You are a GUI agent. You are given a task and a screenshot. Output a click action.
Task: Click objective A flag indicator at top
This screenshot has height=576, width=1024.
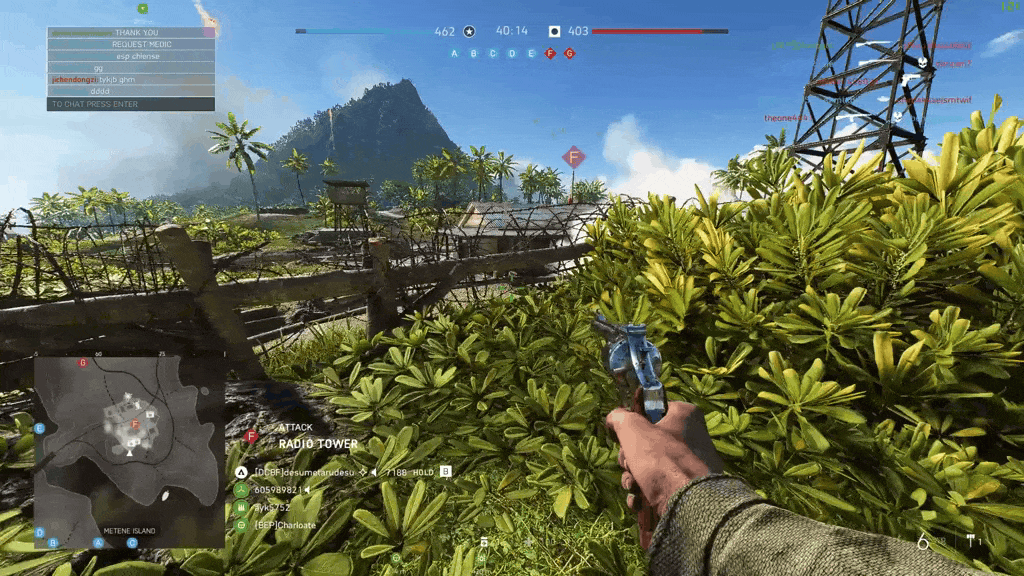coord(454,53)
